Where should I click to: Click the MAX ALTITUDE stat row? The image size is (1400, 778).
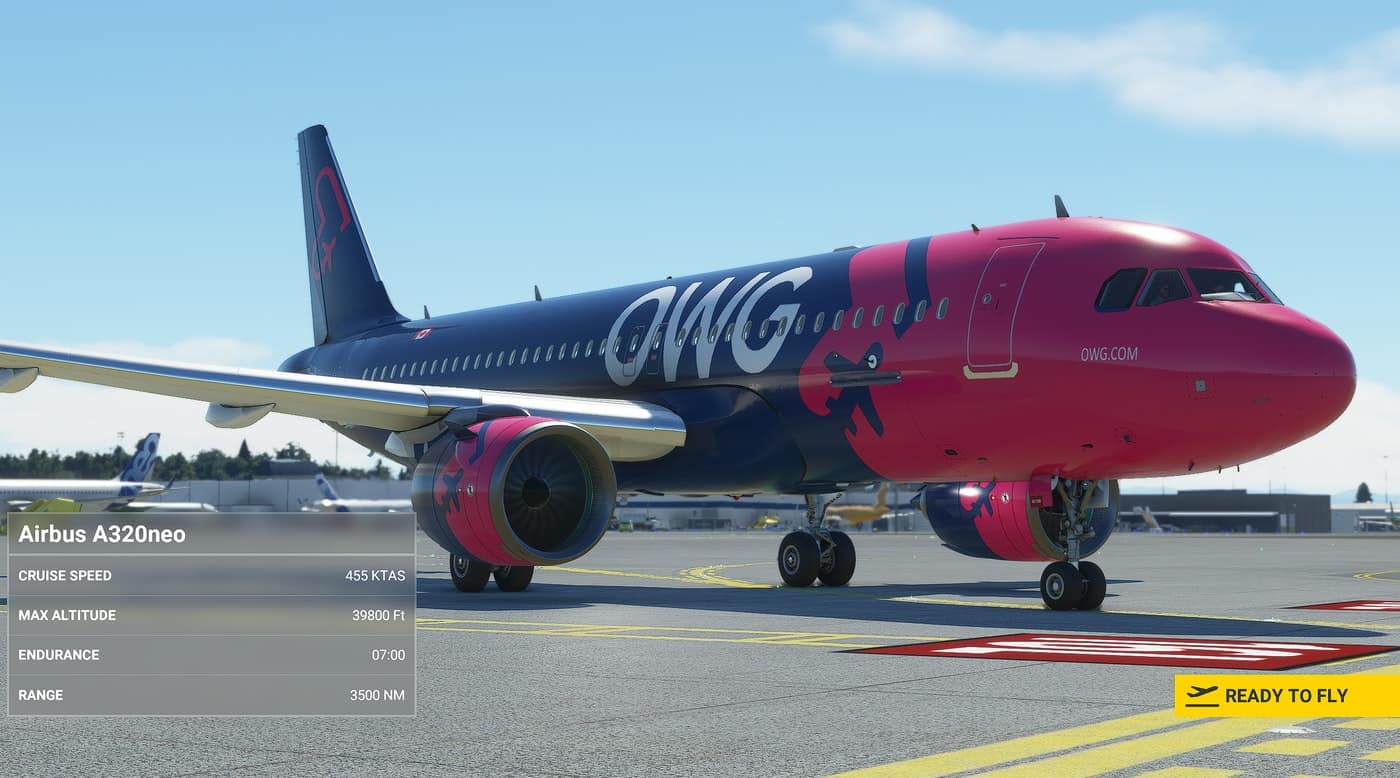pyautogui.click(x=210, y=615)
